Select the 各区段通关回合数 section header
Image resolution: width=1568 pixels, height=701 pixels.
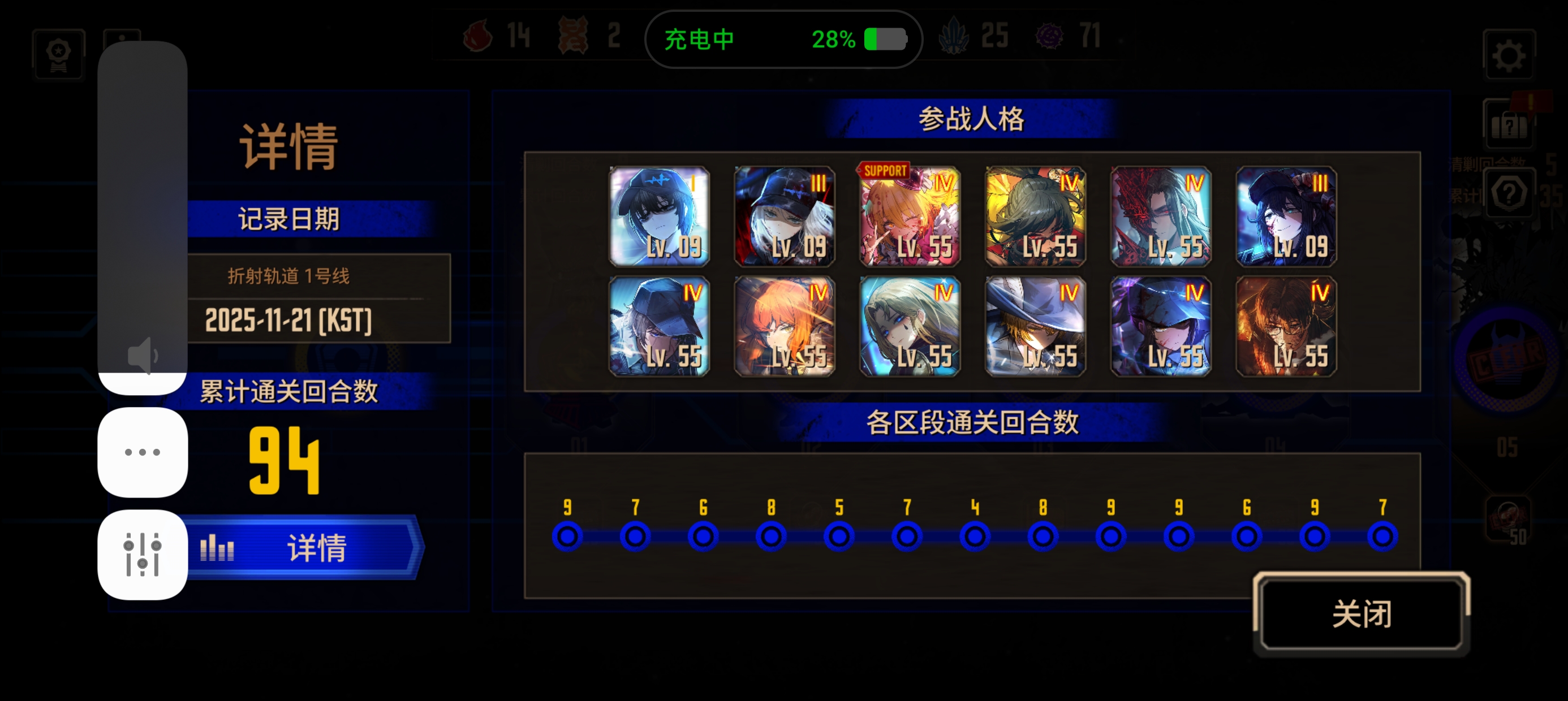click(973, 425)
